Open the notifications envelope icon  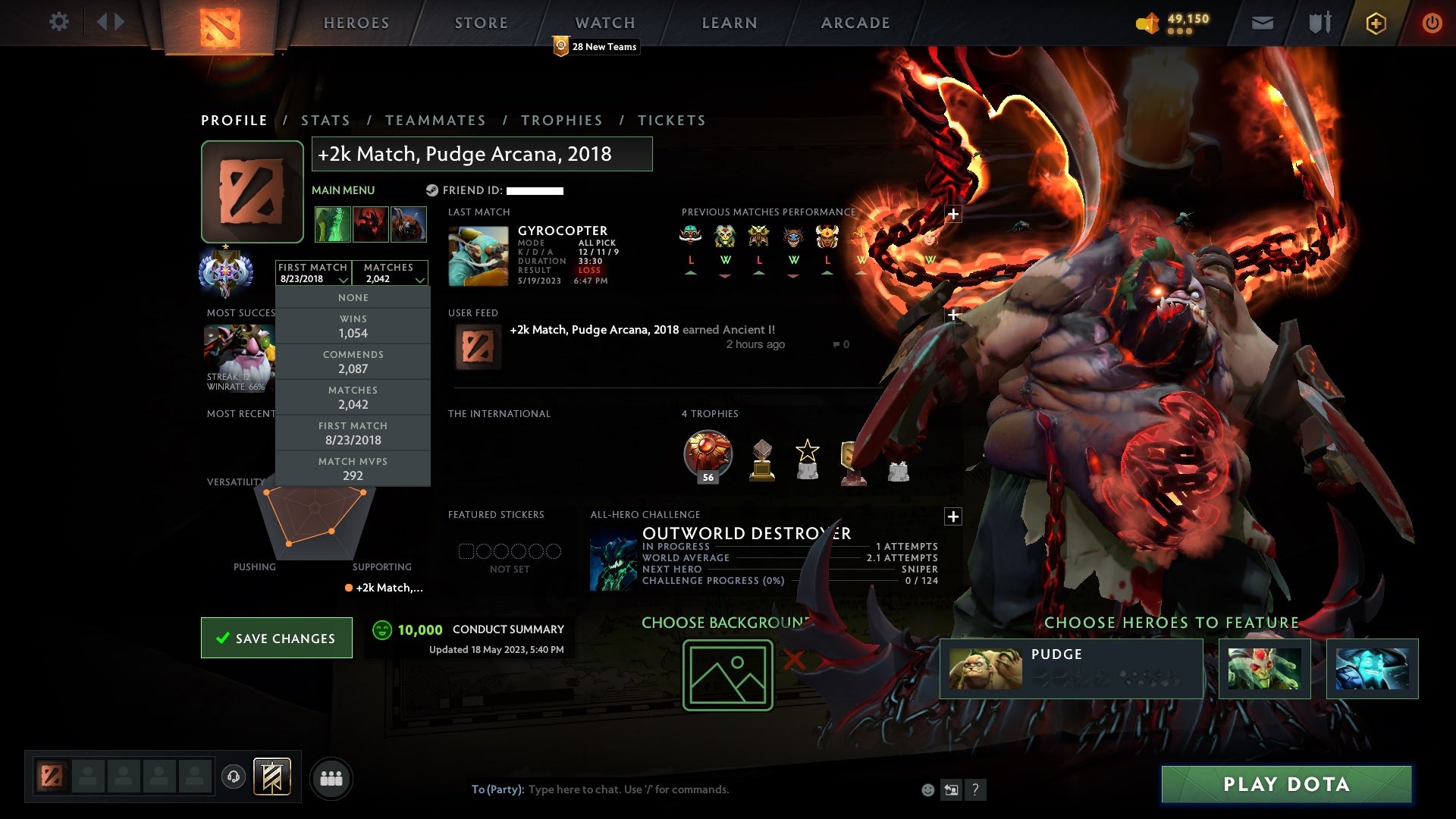1262,22
